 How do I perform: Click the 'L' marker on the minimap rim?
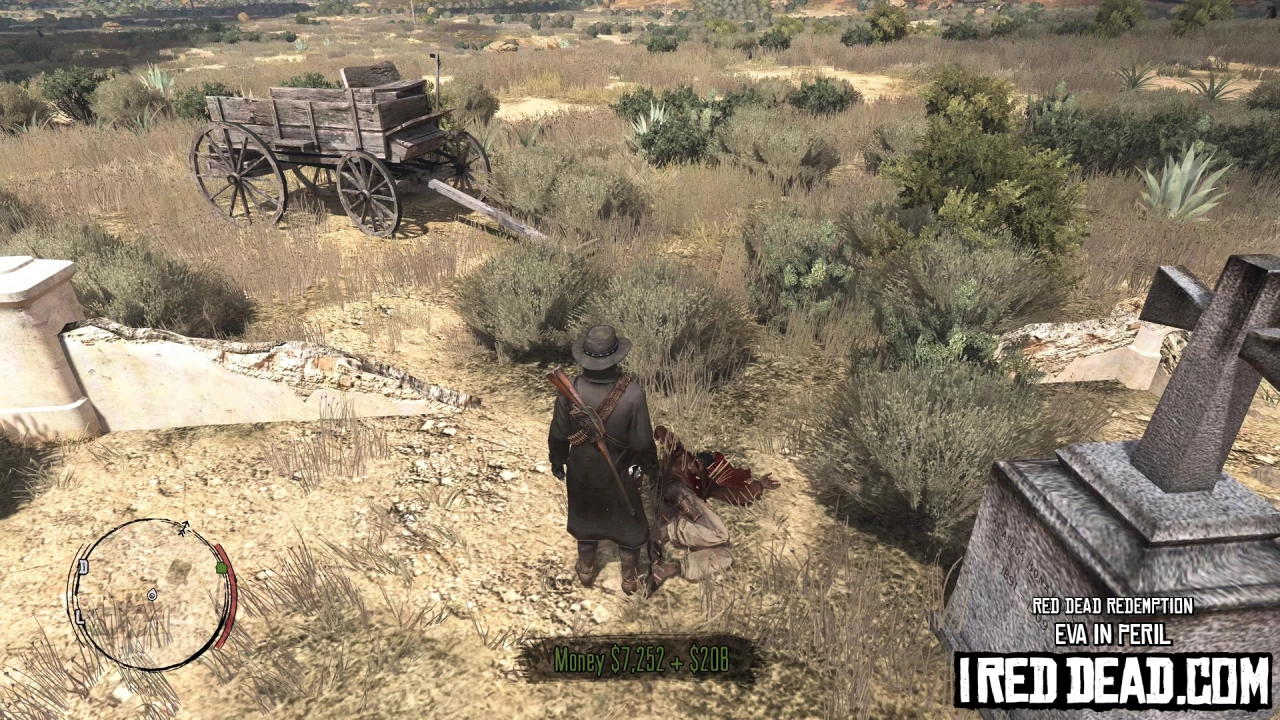pos(78,616)
